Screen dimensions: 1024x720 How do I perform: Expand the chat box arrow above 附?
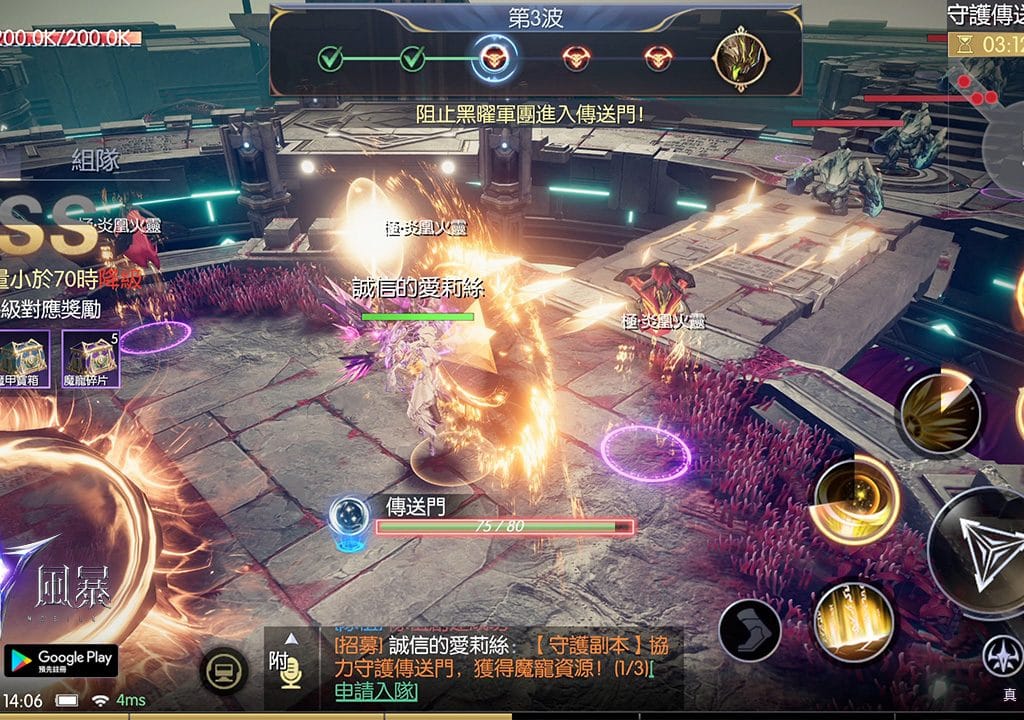coord(290,638)
